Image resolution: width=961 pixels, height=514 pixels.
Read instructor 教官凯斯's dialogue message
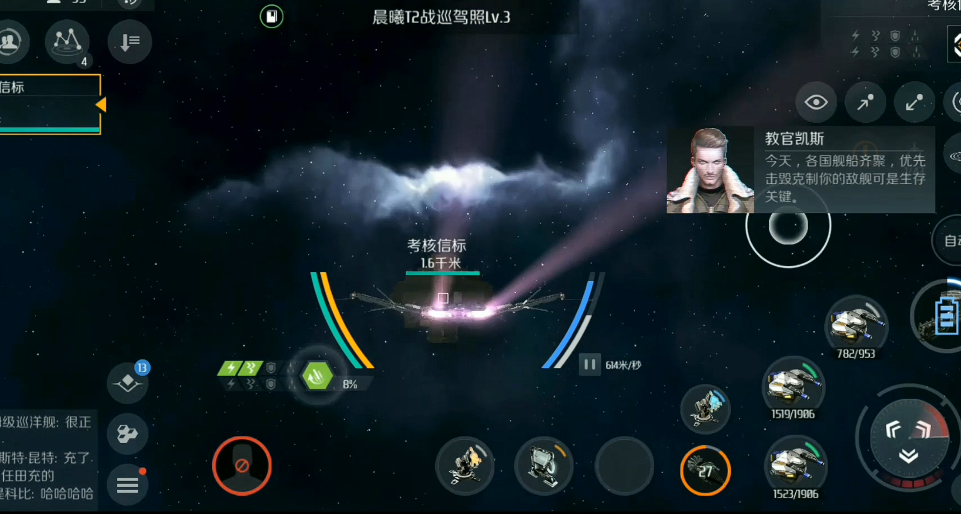(x=844, y=168)
